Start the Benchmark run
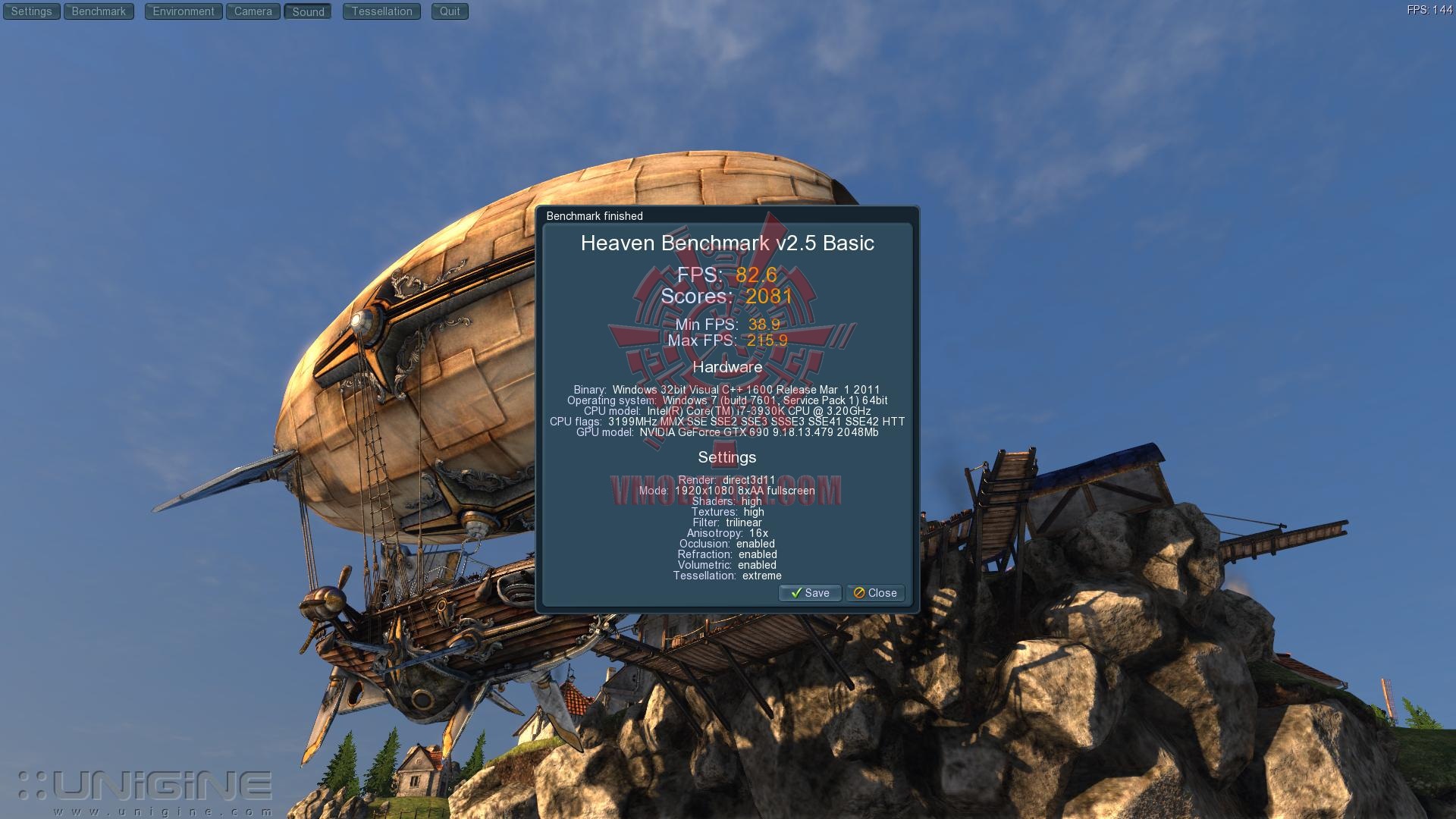This screenshot has height=819, width=1456. click(99, 11)
